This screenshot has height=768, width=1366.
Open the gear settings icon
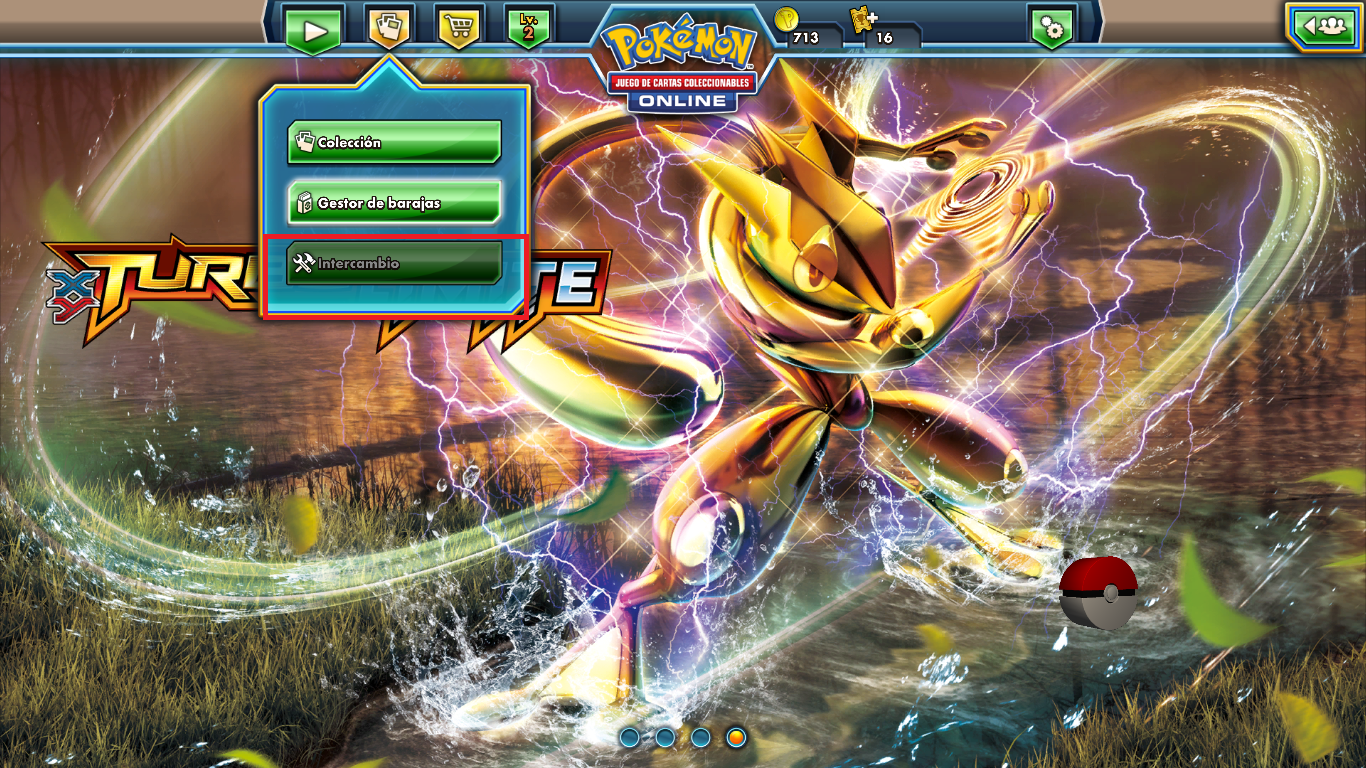click(x=1052, y=28)
